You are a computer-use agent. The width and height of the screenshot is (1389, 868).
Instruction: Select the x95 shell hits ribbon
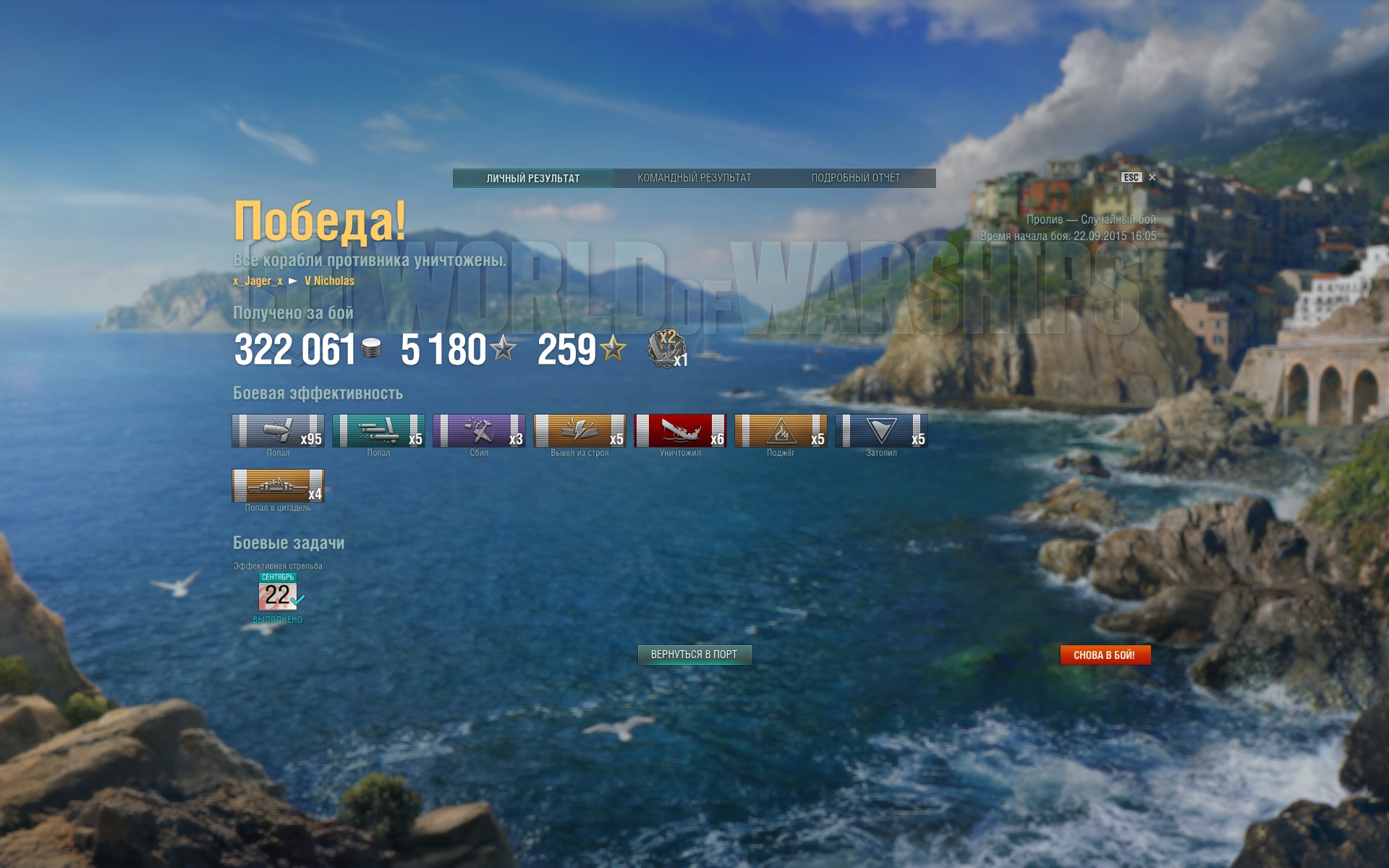278,430
